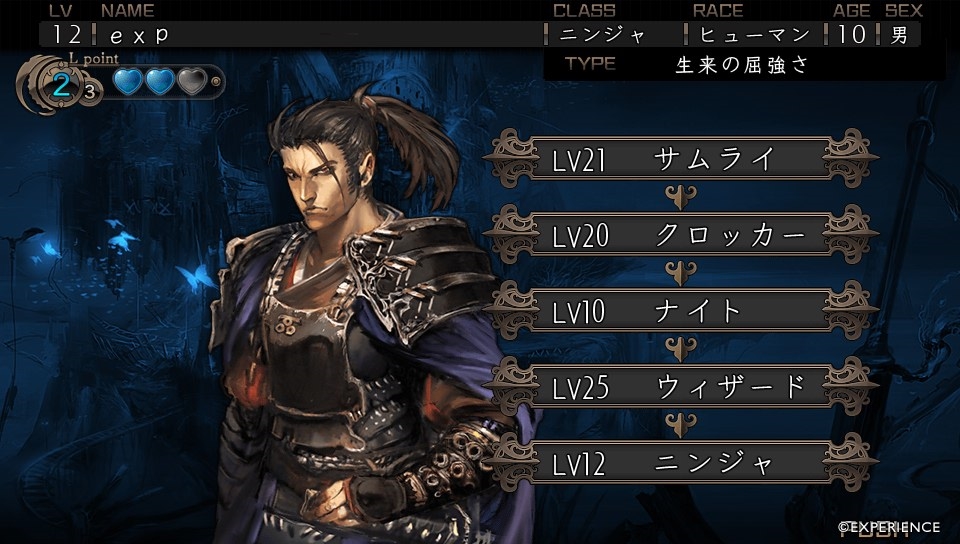The height and width of the screenshot is (544, 960).
Task: Select the LV21 サムライ class entry
Action: point(680,159)
